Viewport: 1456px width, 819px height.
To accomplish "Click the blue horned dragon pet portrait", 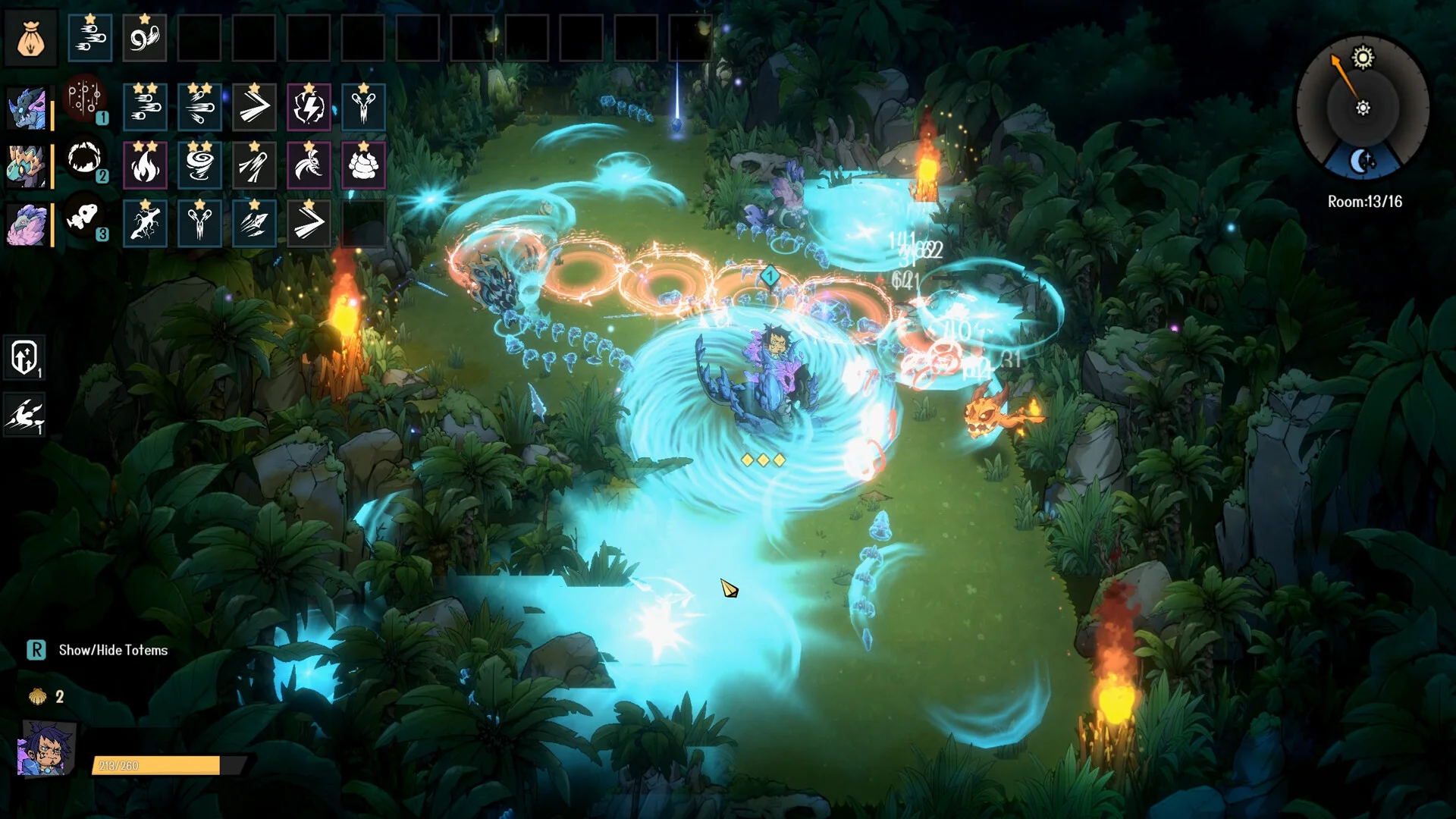I will (27, 107).
